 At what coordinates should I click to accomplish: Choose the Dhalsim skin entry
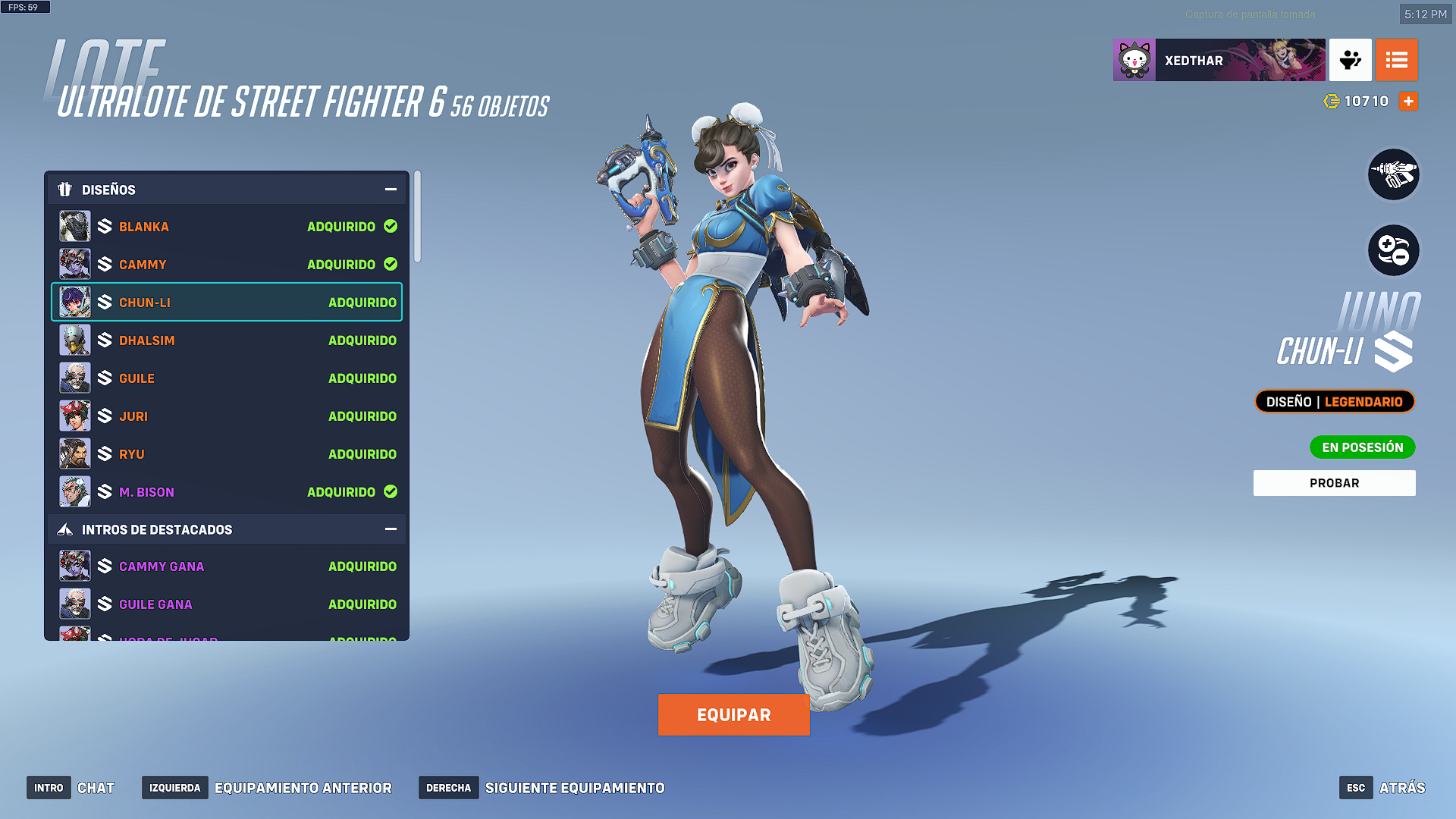227,340
